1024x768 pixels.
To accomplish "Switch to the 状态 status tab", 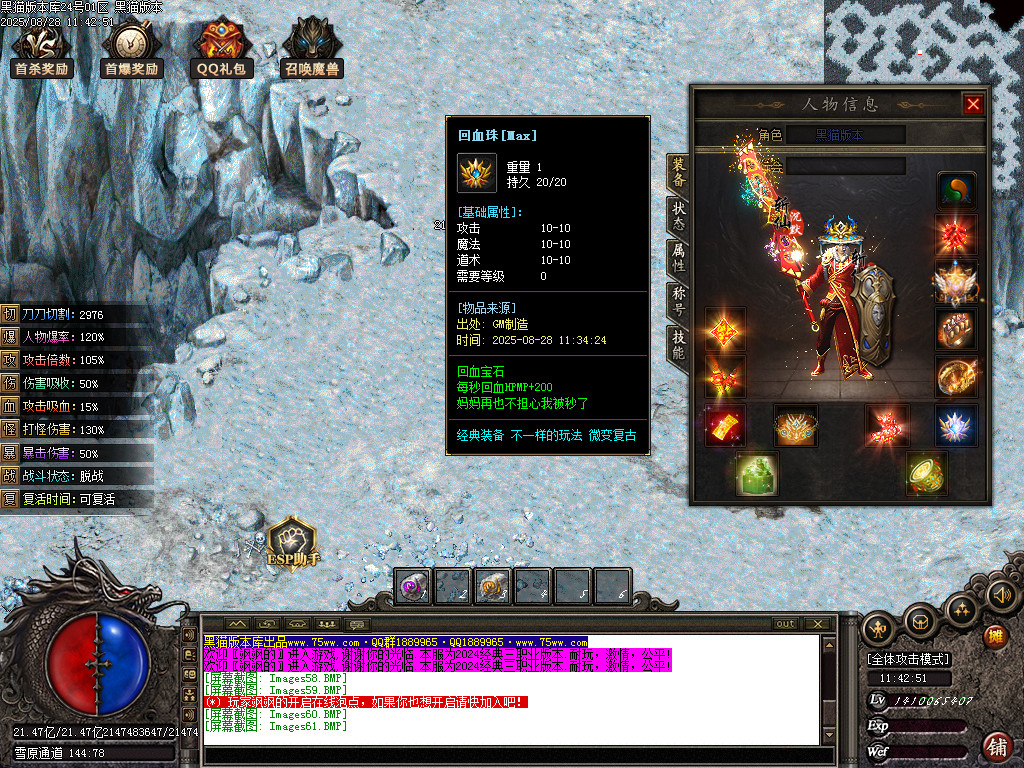I will point(678,215).
